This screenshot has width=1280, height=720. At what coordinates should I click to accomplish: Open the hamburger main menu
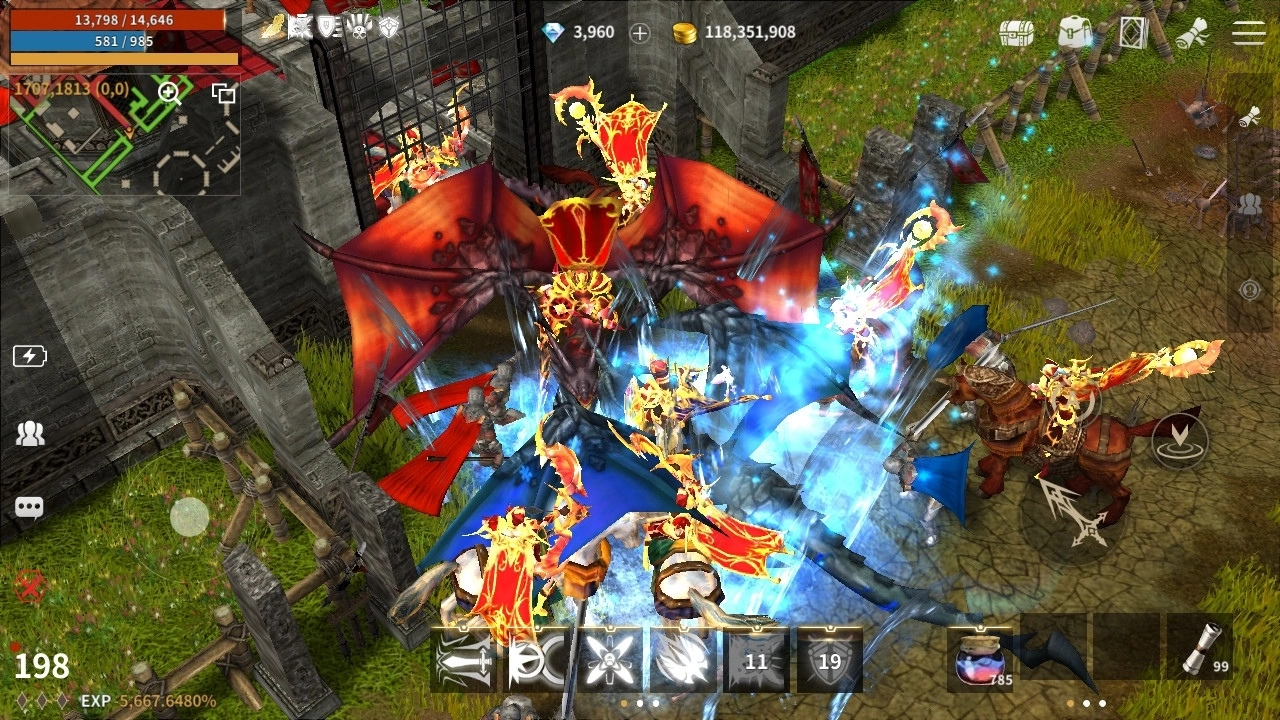click(x=1248, y=32)
